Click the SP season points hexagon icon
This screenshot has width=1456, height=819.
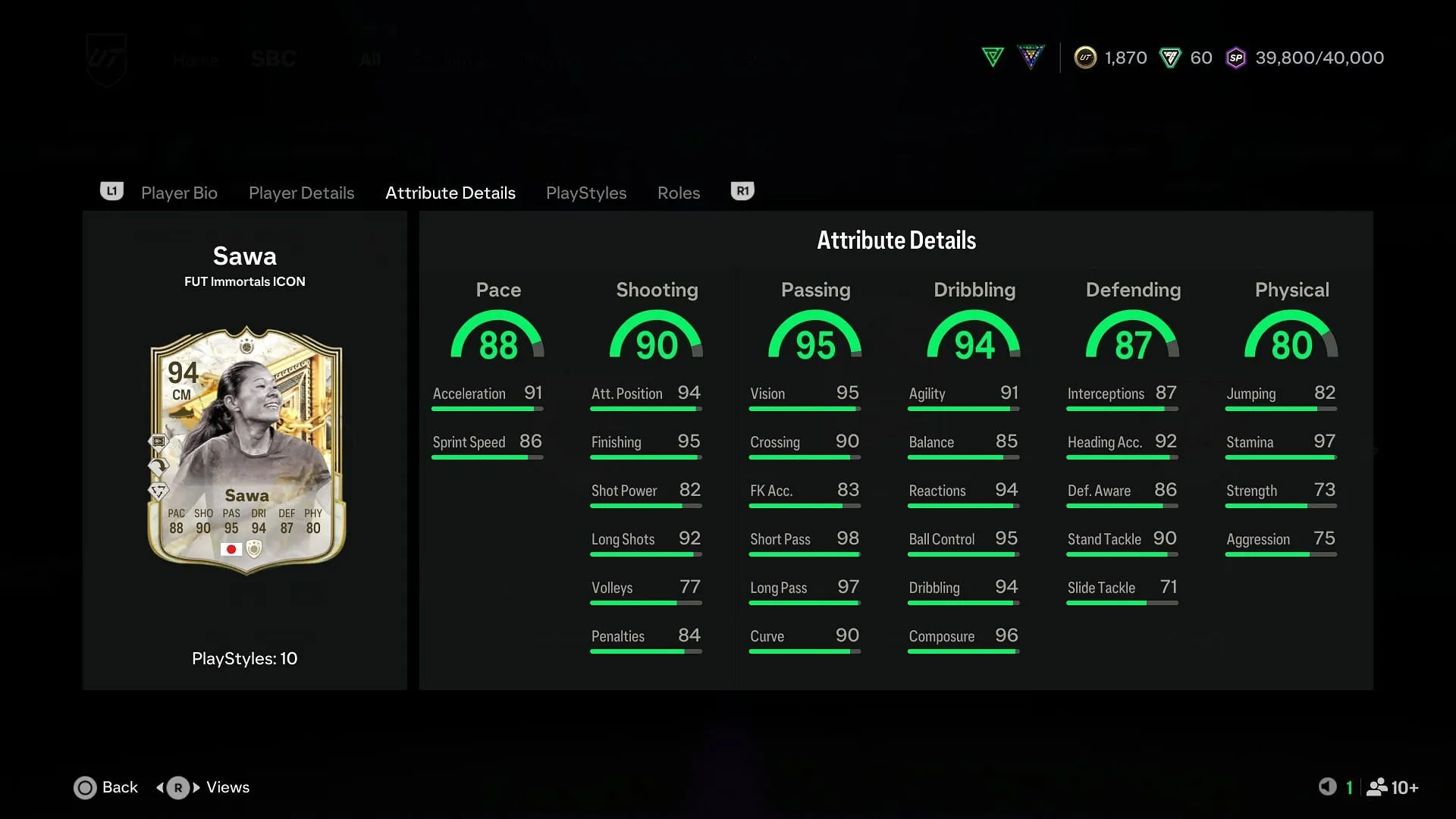click(1236, 57)
